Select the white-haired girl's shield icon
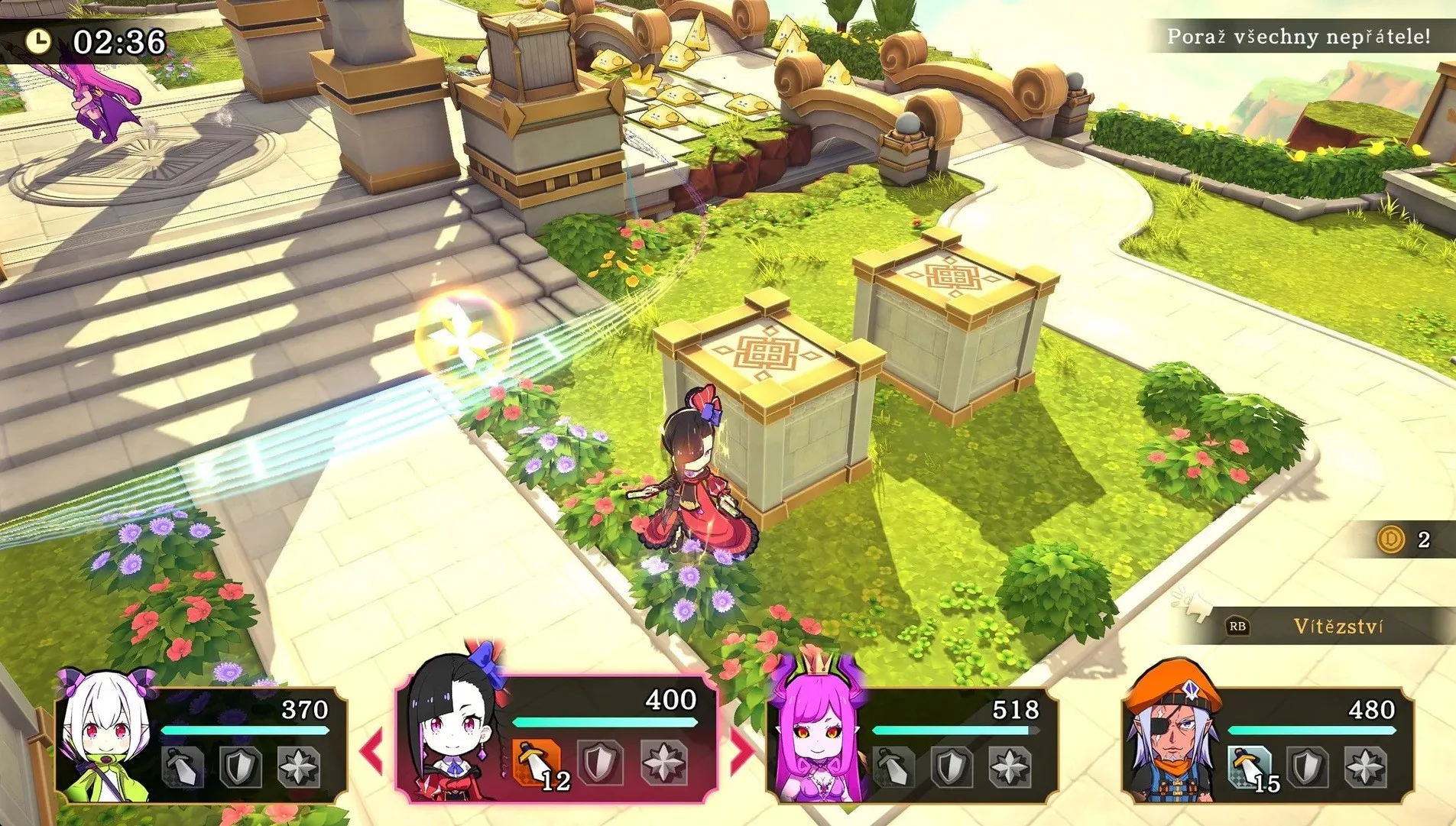1456x826 pixels. click(240, 766)
